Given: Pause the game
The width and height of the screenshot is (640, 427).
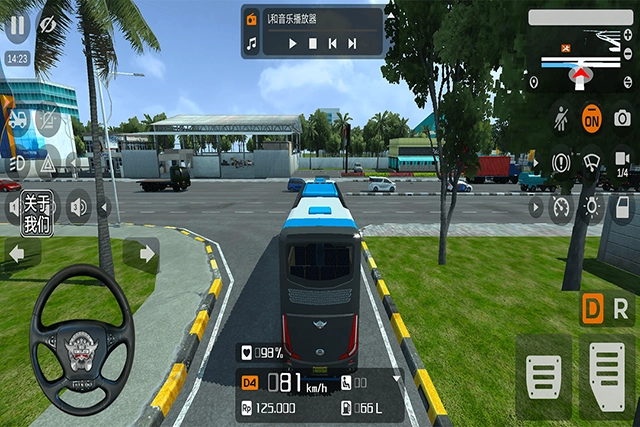Looking at the screenshot, I should [17, 22].
